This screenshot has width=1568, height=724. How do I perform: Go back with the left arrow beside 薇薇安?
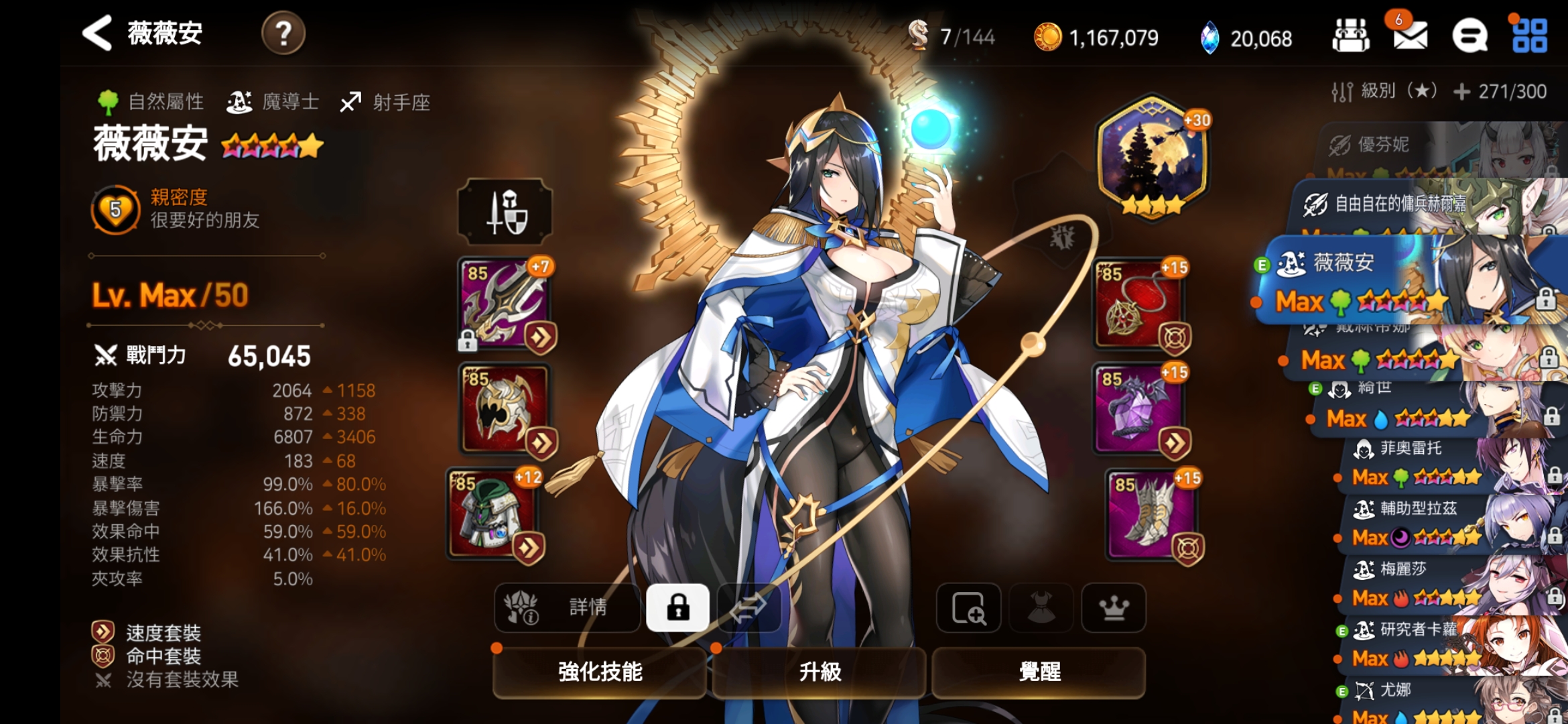(x=97, y=34)
